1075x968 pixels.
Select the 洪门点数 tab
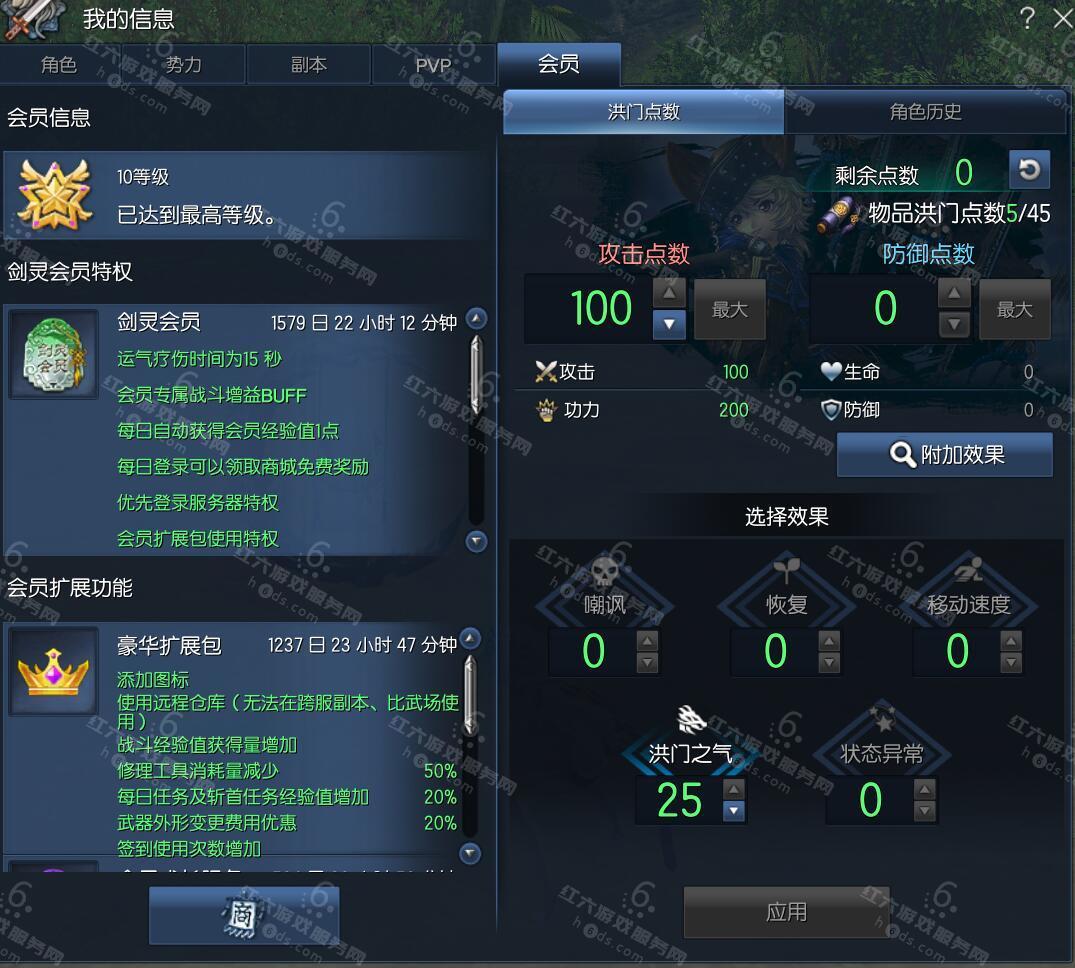644,112
